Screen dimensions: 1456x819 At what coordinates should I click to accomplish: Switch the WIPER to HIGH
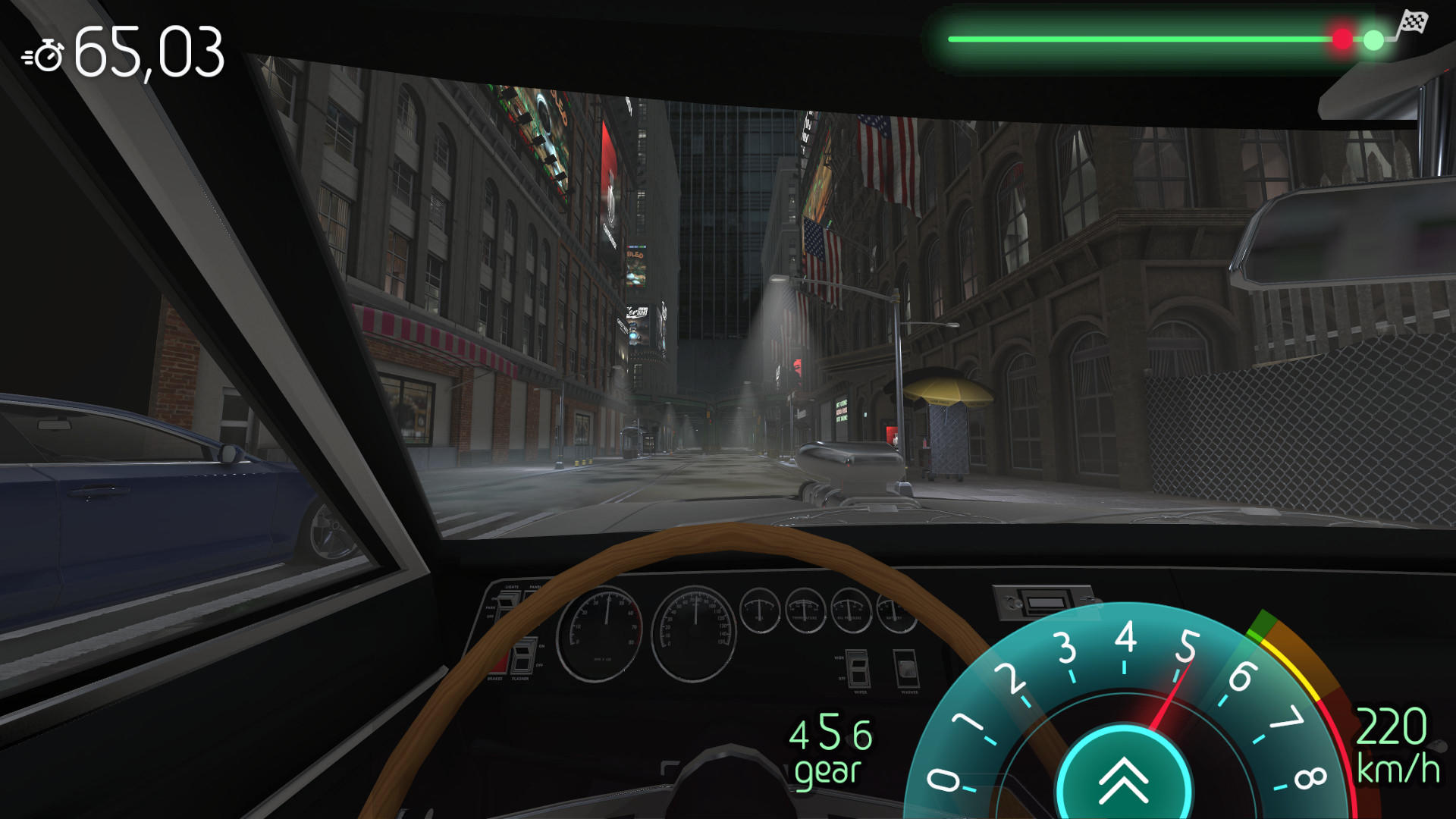858,661
